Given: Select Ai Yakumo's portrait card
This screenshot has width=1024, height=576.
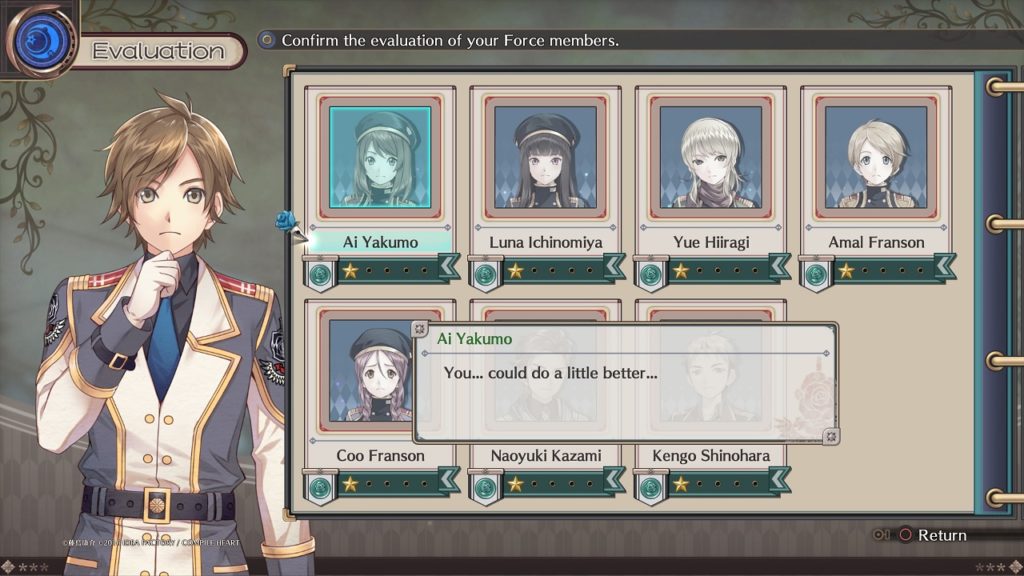Looking at the screenshot, I should 380,157.
